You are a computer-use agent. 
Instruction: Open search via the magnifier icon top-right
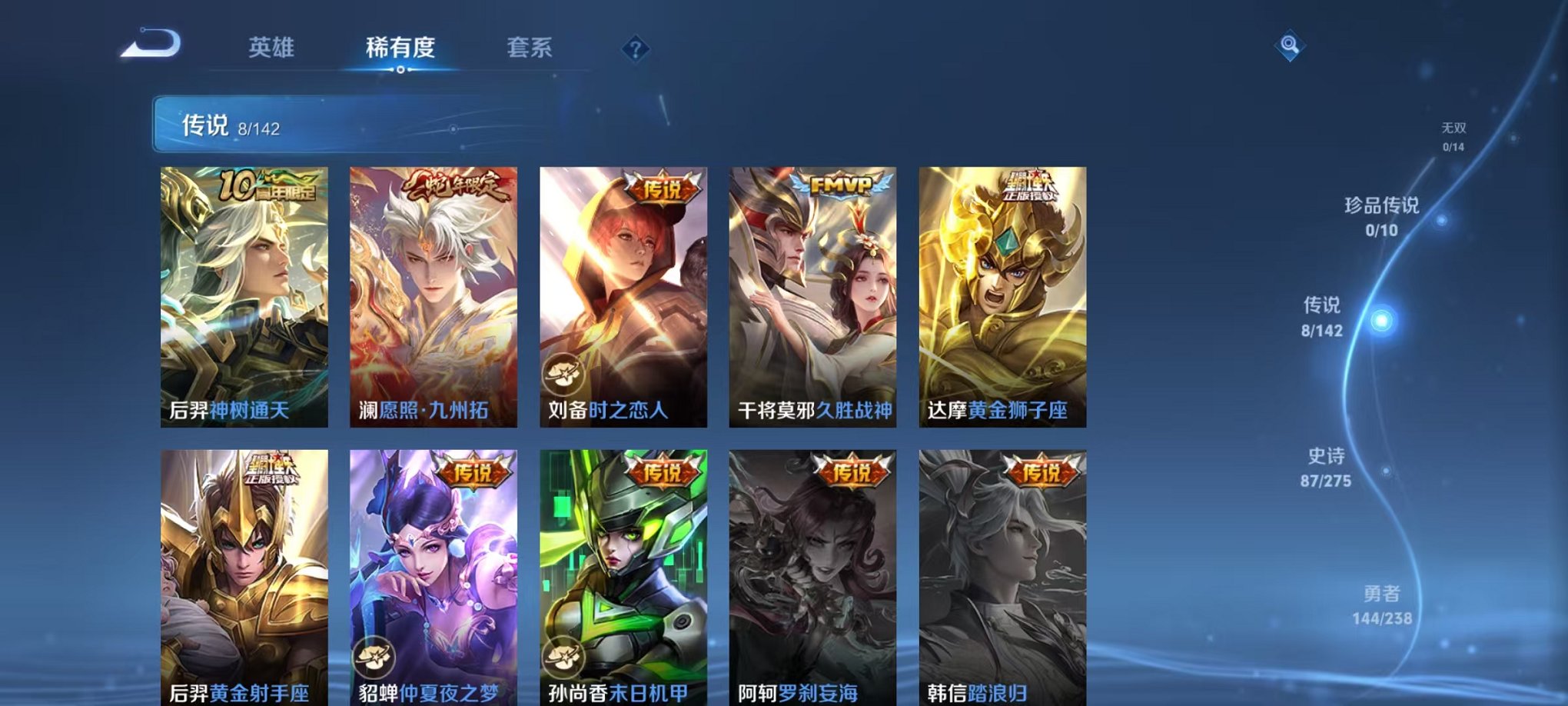[1291, 46]
